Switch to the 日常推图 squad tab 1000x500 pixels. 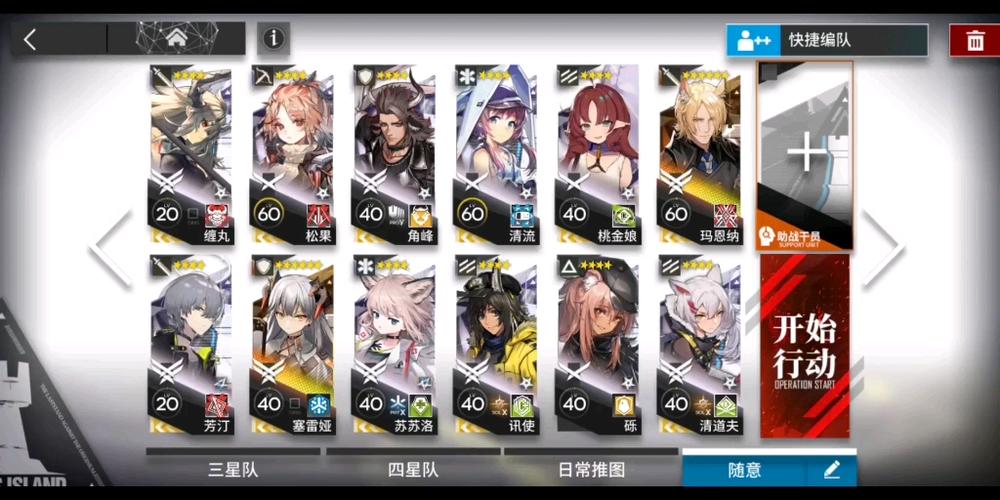point(591,469)
